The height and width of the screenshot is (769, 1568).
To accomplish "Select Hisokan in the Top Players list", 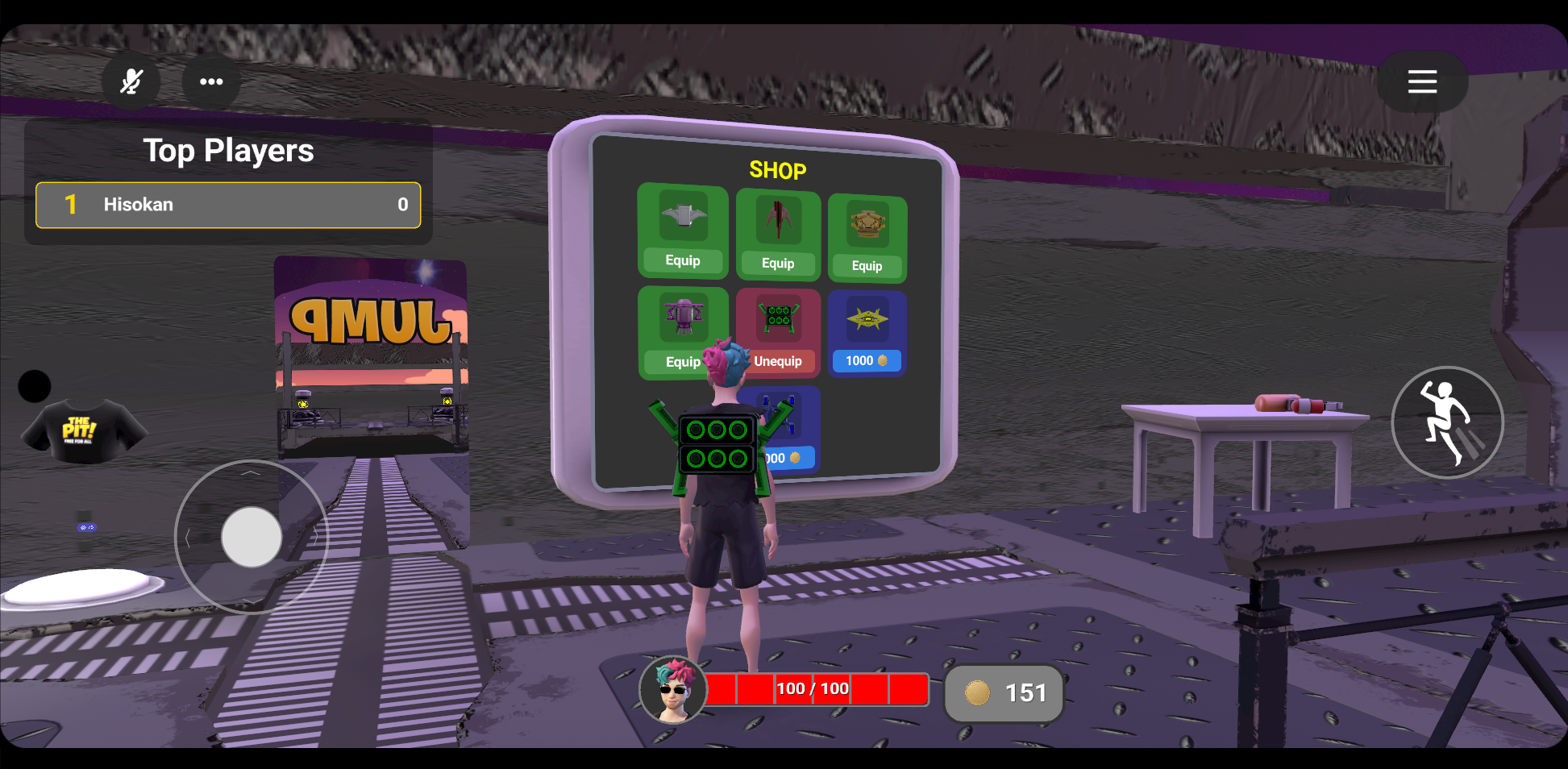I will click(228, 205).
